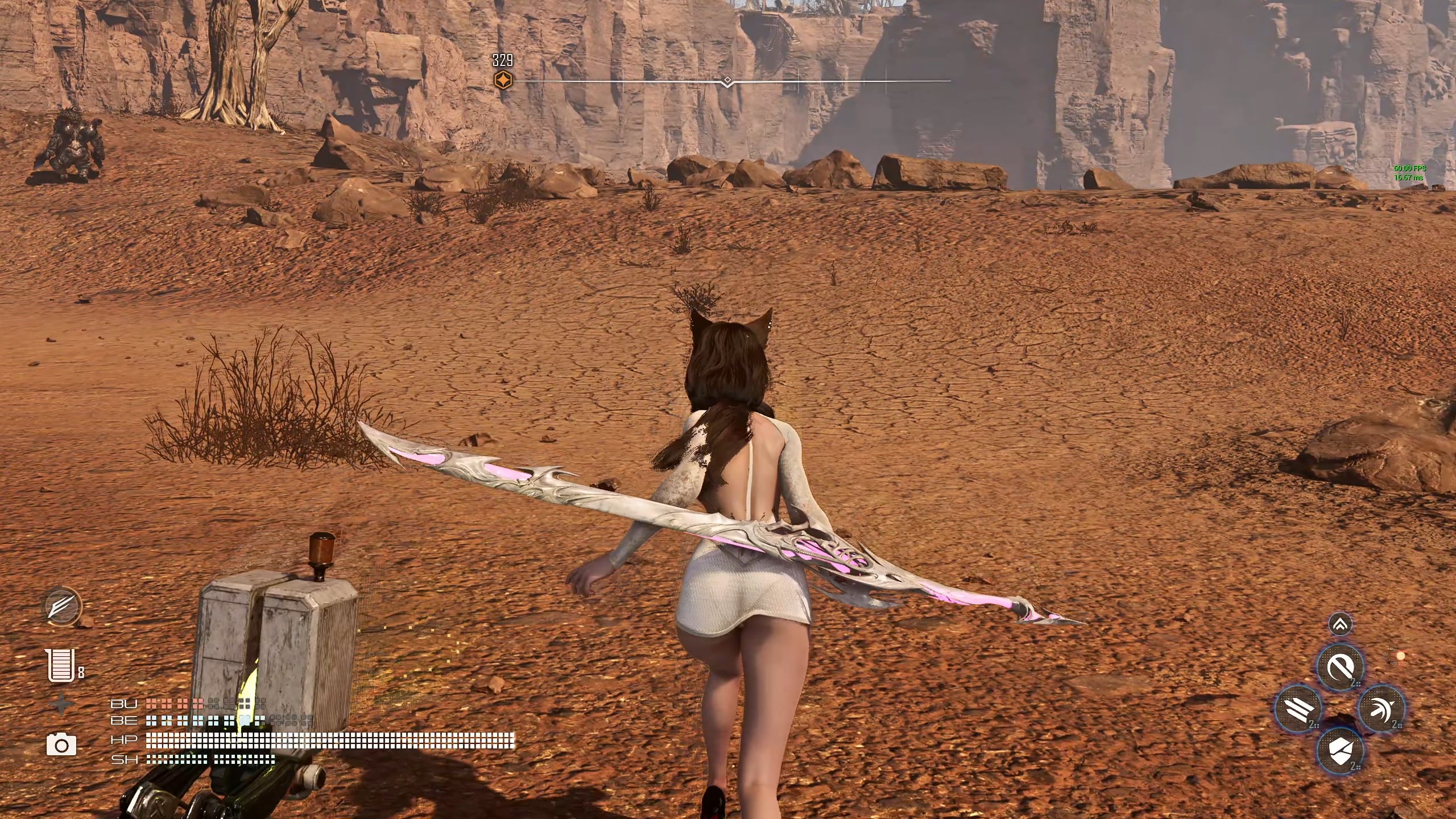Click the dim four-point star icon
This screenshot has width=1456, height=819.
61,704
